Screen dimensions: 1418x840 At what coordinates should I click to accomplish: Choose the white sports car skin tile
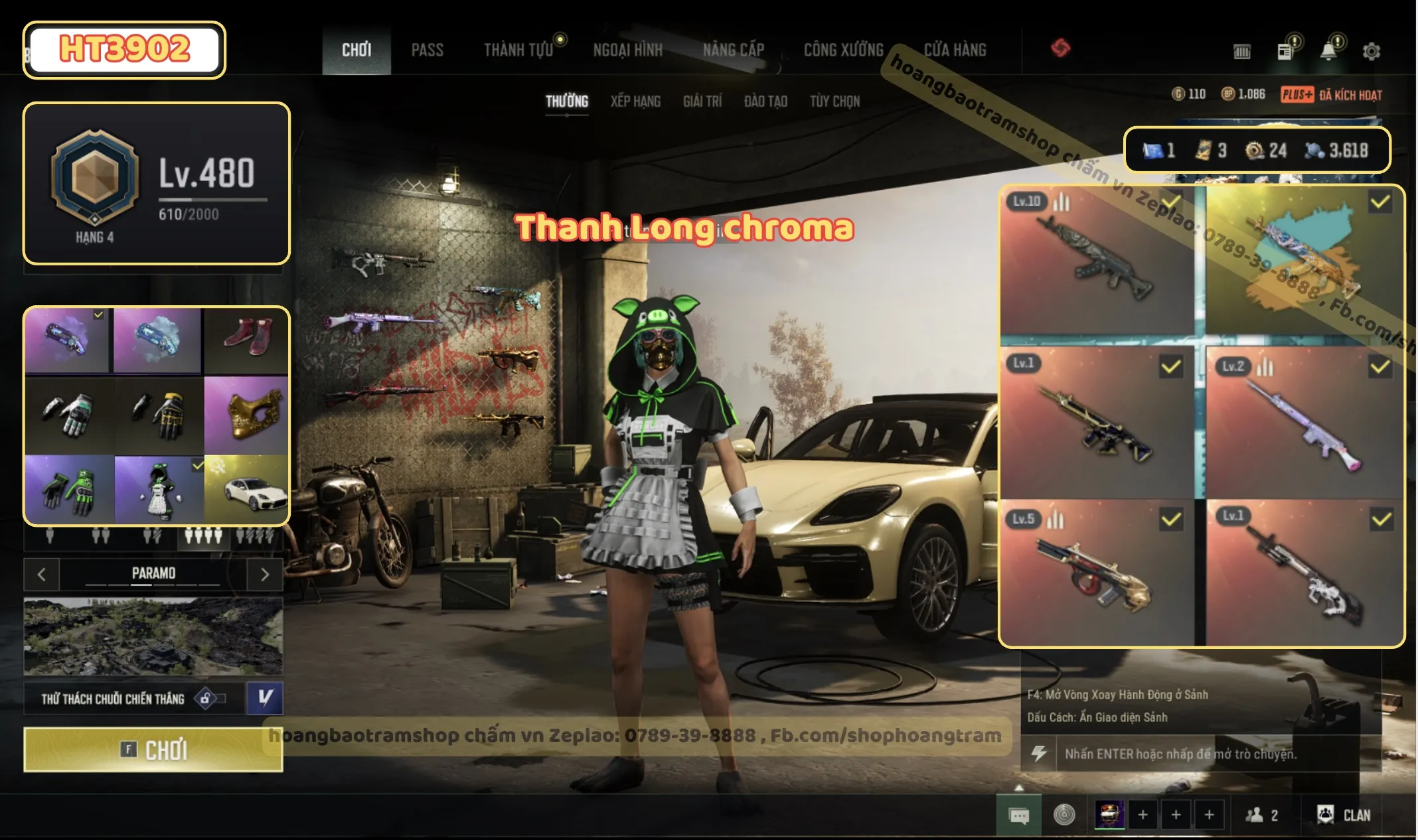point(246,490)
